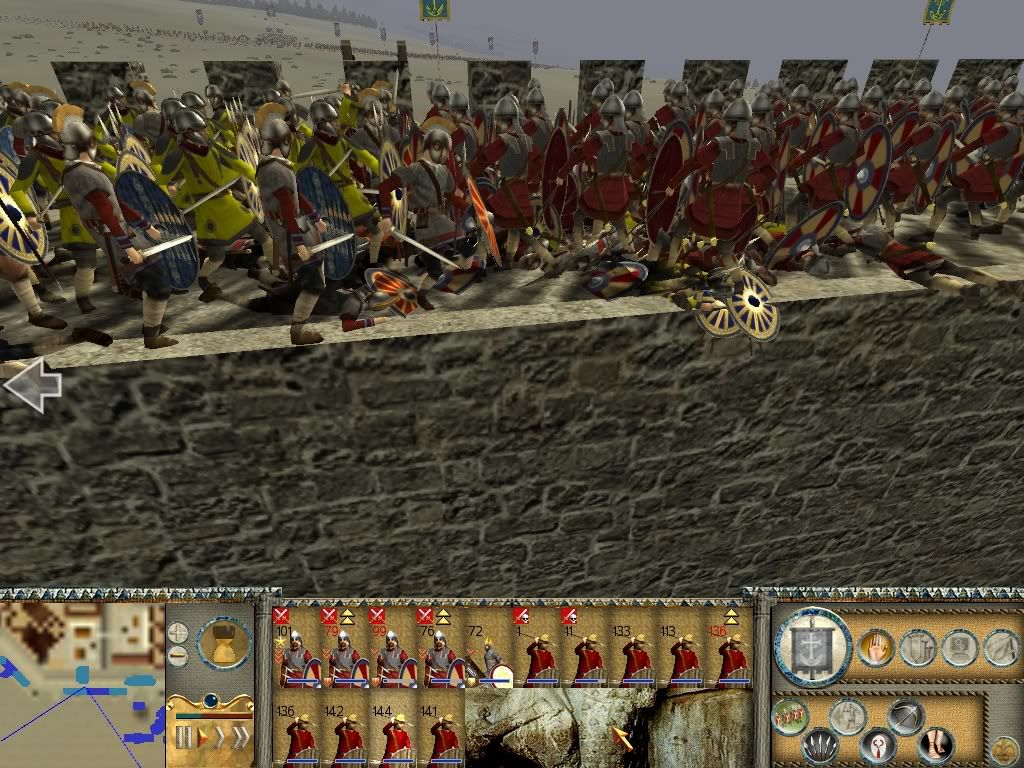Switch to fast forward speed
This screenshot has height=768, width=1024.
pos(219,738)
